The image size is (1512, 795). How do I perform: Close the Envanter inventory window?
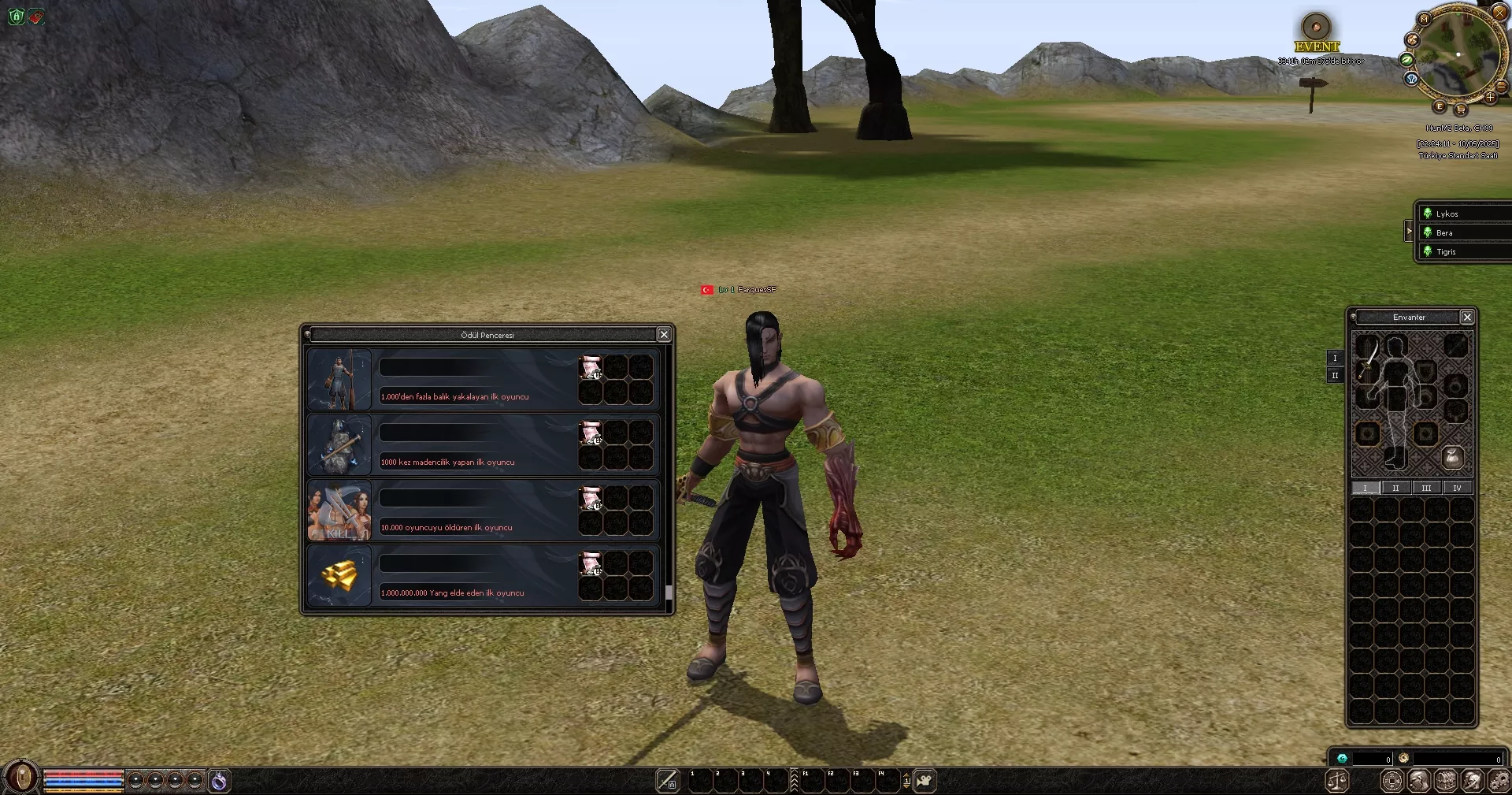(1466, 317)
